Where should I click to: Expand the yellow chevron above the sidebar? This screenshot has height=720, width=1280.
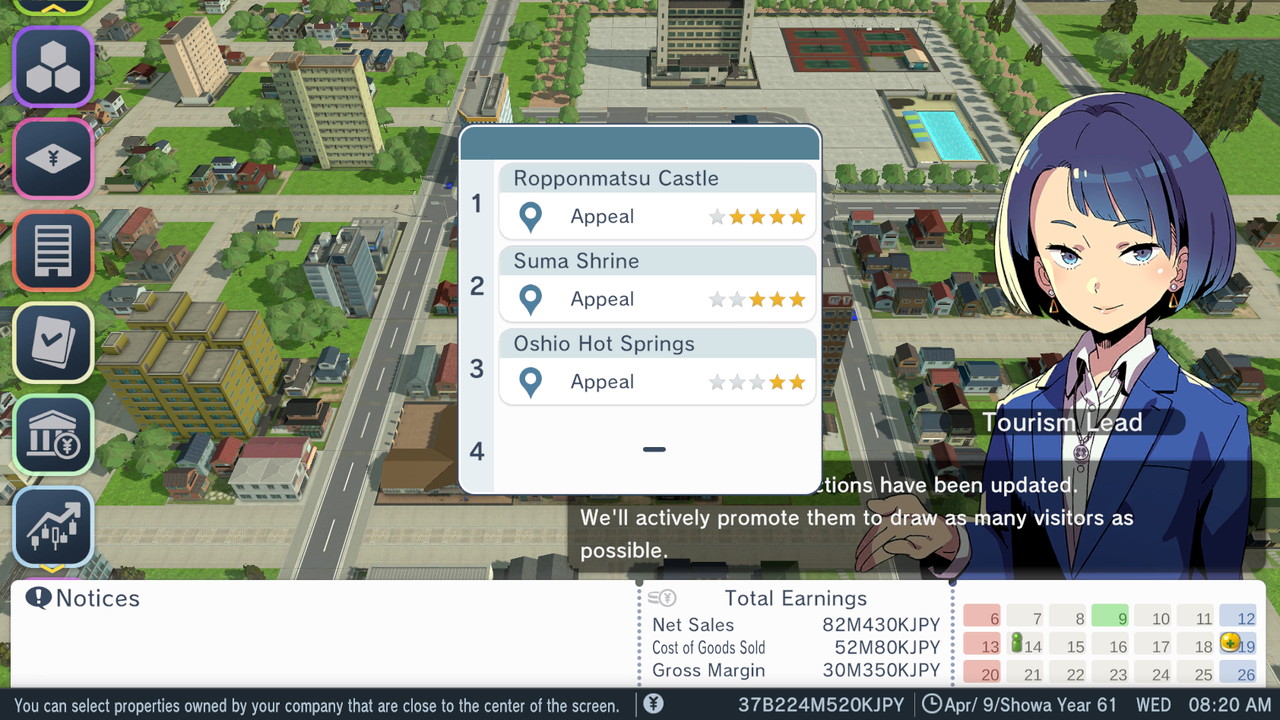pos(53,9)
